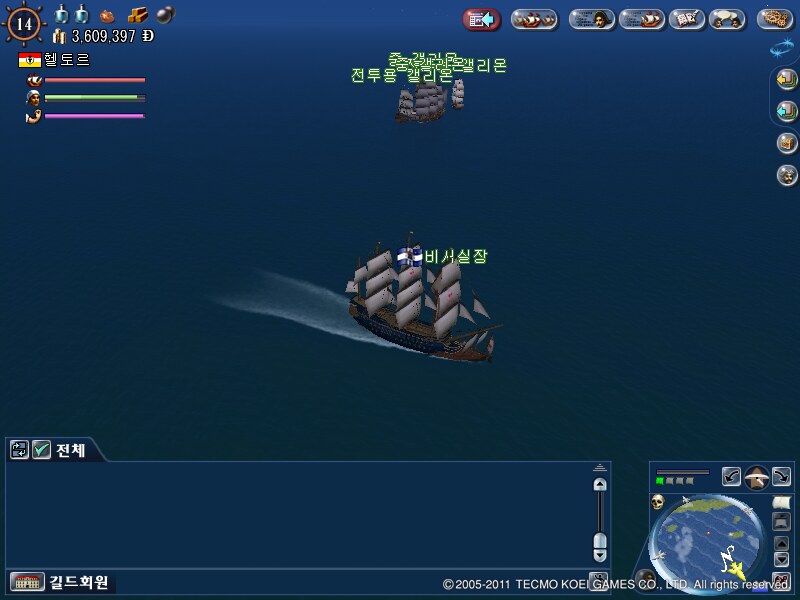Click the bearded sailor icon on right sidebar
The image size is (800, 600).
point(787,175)
